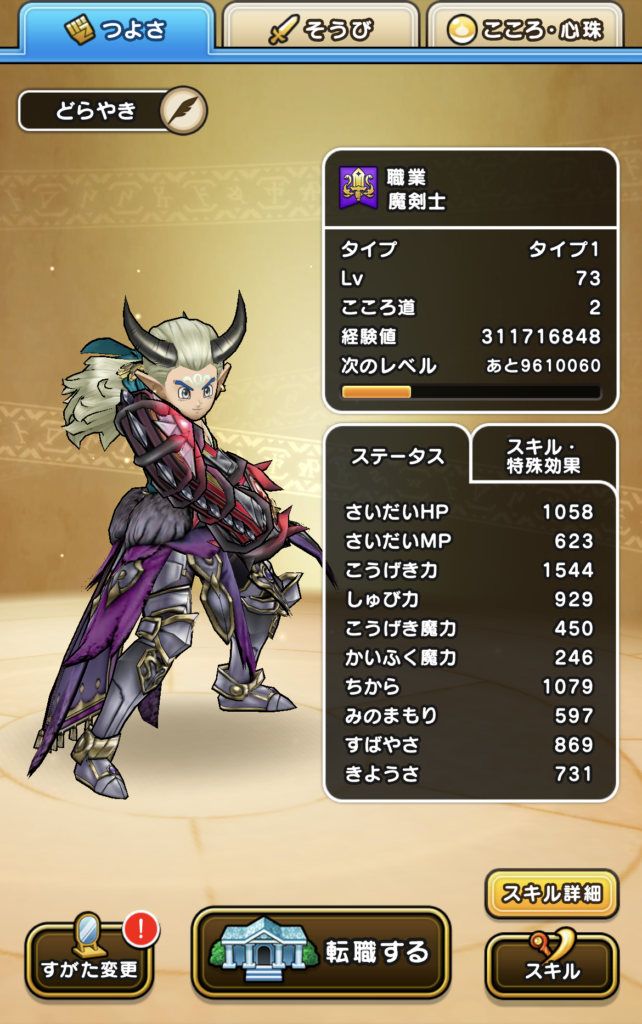Show the ステータス stats tab

point(397,457)
